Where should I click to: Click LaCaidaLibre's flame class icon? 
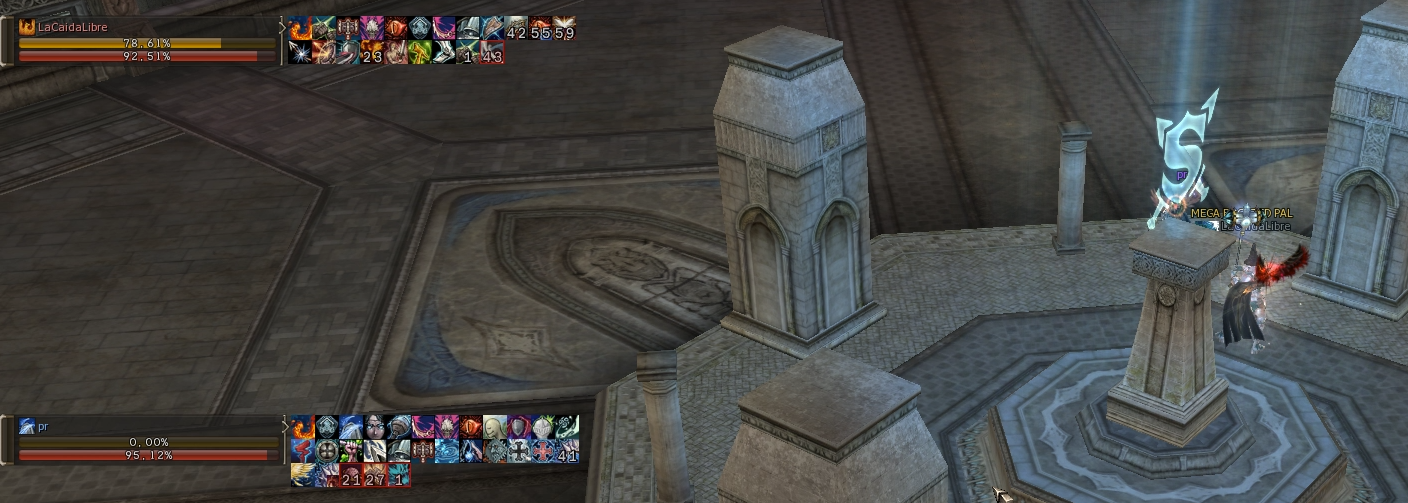pos(27,27)
